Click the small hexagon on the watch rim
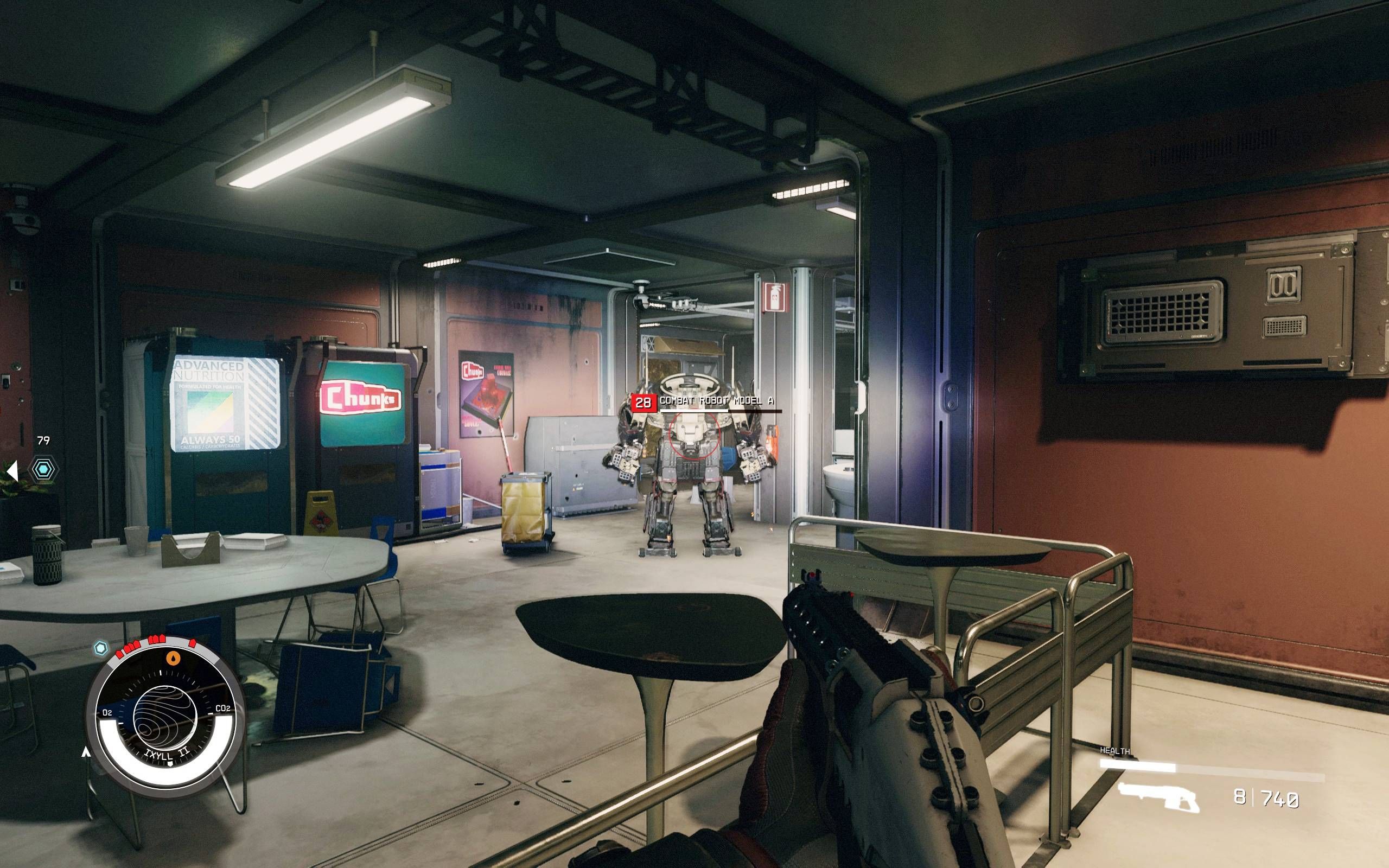Image resolution: width=1389 pixels, height=868 pixels. click(x=101, y=648)
